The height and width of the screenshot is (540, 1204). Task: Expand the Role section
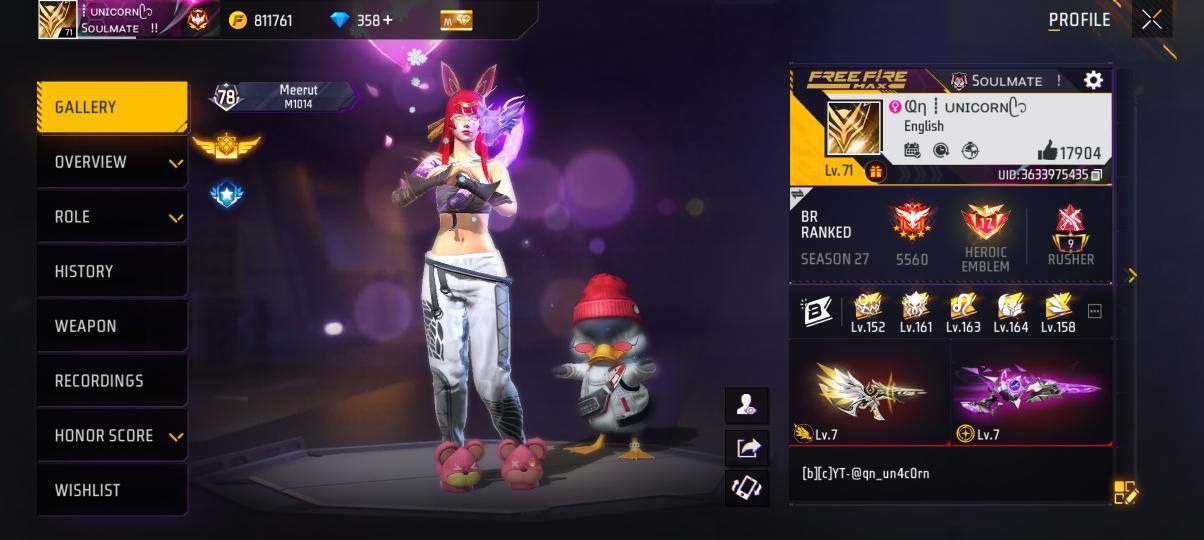(112, 217)
